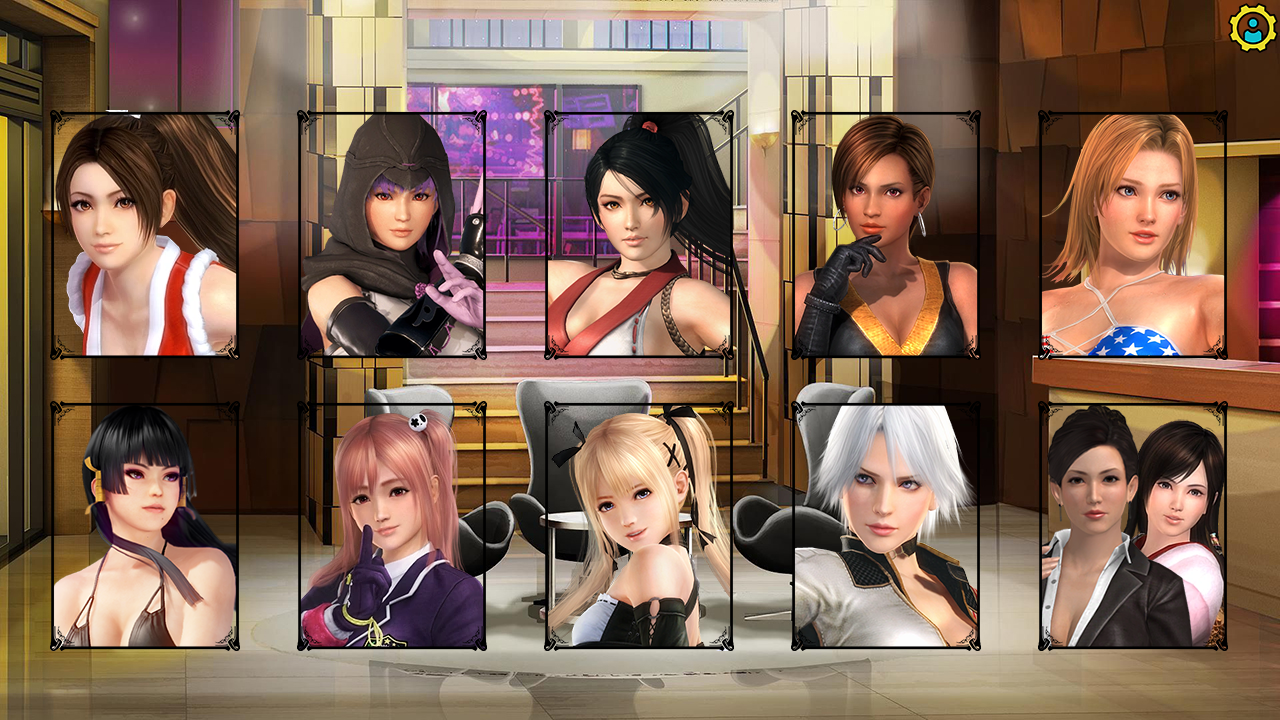Viewport: 1280px width, 720px height.
Task: Choose the blonde twin-tail character with black ribbons
Action: pos(639,526)
